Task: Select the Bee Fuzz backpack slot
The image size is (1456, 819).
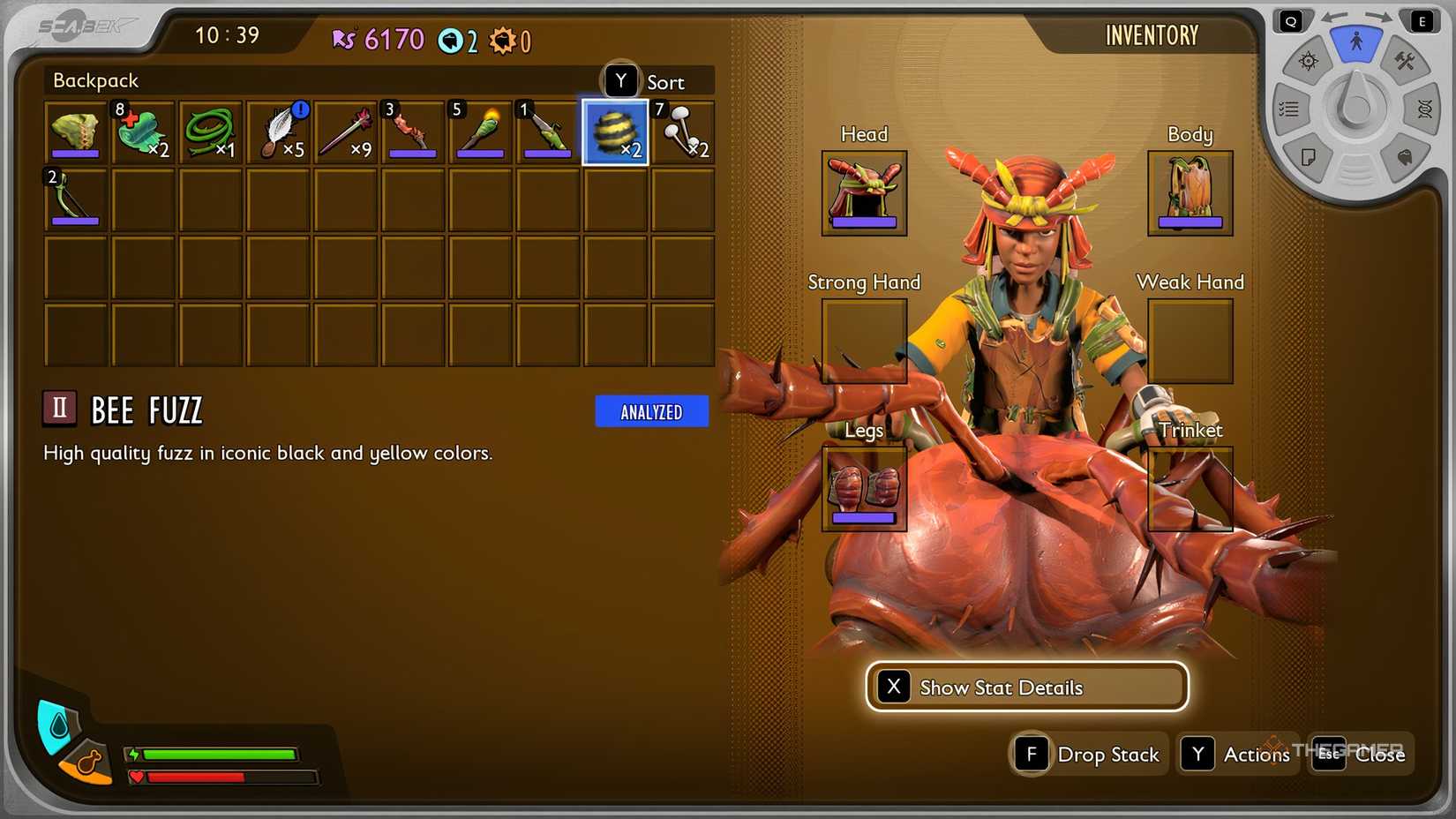Action: pos(615,132)
